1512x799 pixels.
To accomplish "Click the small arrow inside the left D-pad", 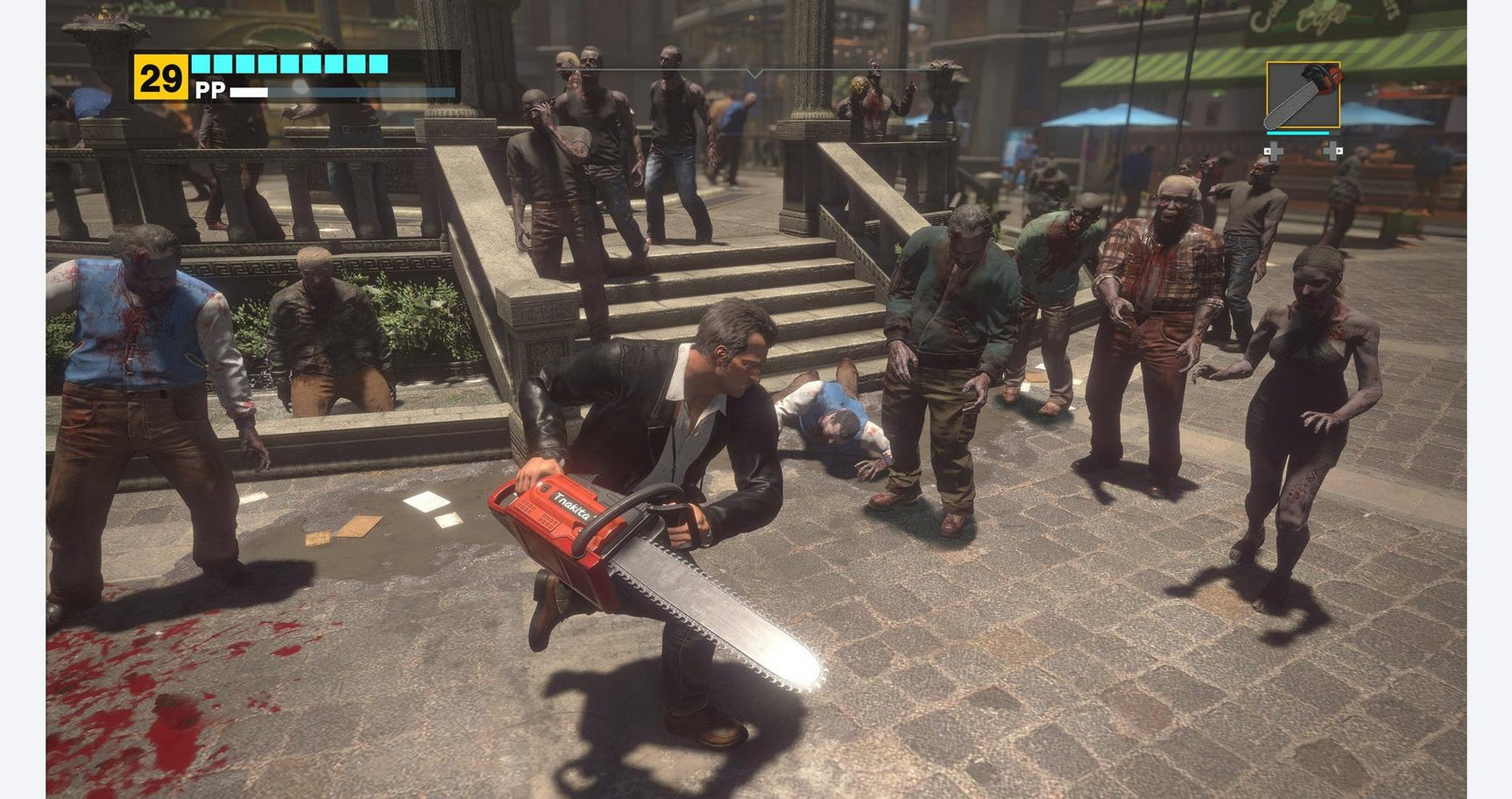I will coord(1267,151).
